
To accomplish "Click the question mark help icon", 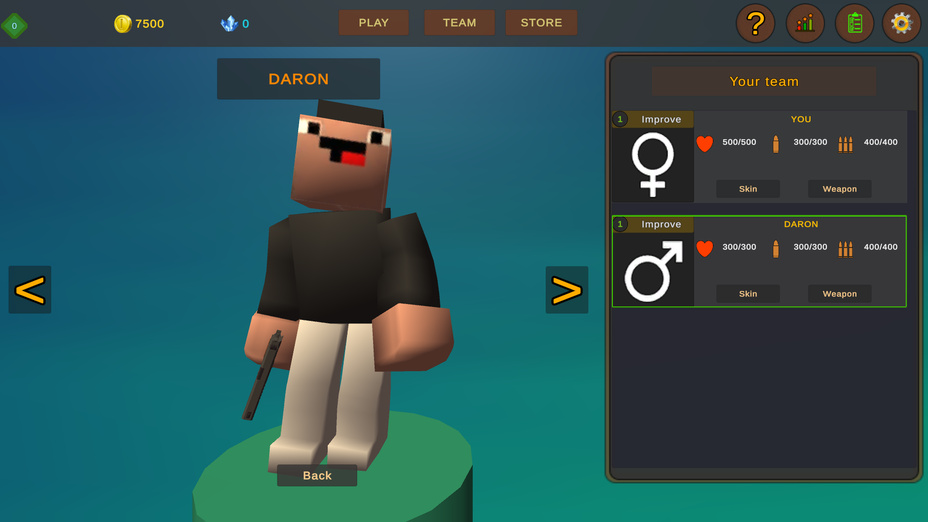I will coord(755,23).
